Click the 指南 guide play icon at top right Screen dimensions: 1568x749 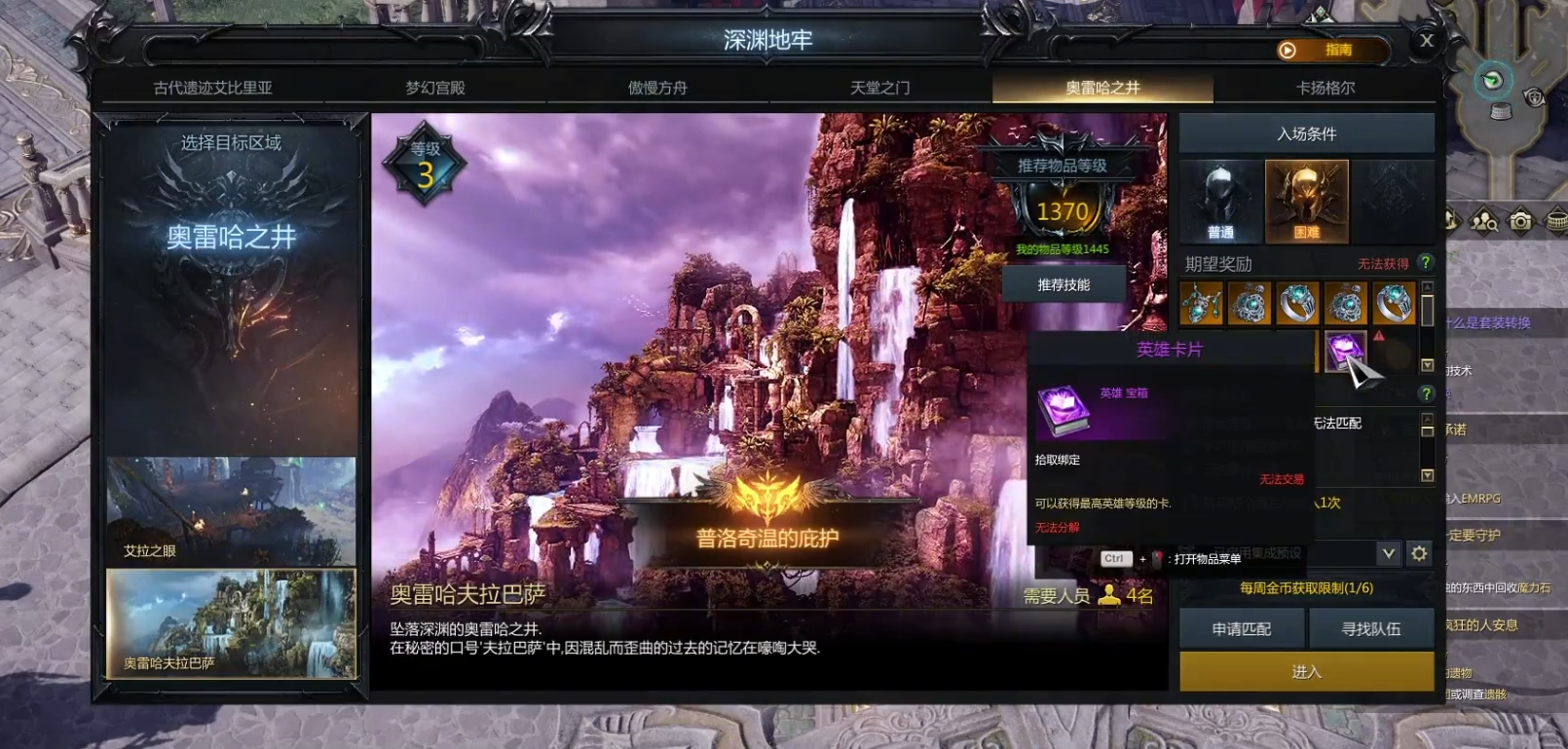click(x=1288, y=50)
